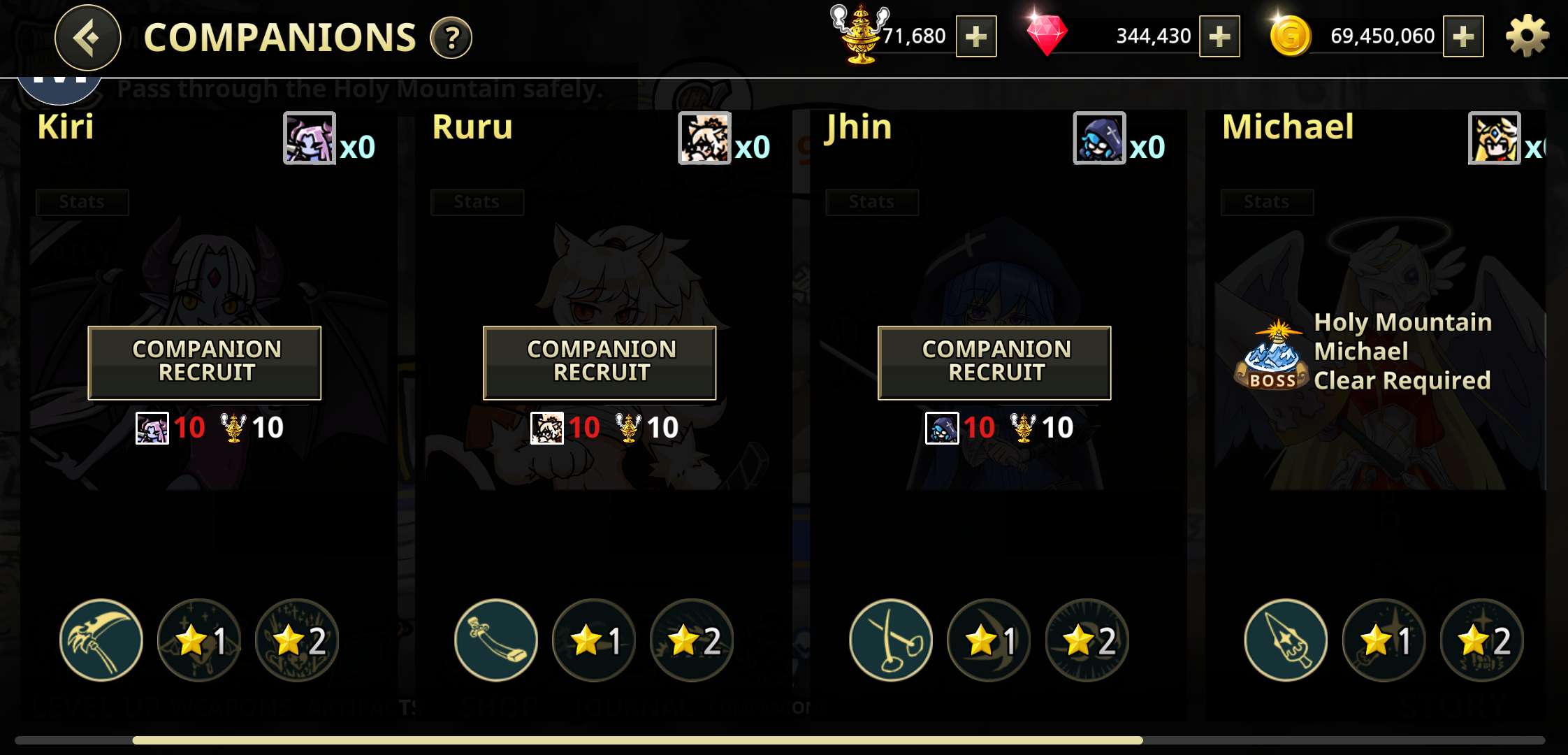Expand the Stats panel for Kiri
Image resolution: width=1568 pixels, height=755 pixels.
(x=82, y=202)
